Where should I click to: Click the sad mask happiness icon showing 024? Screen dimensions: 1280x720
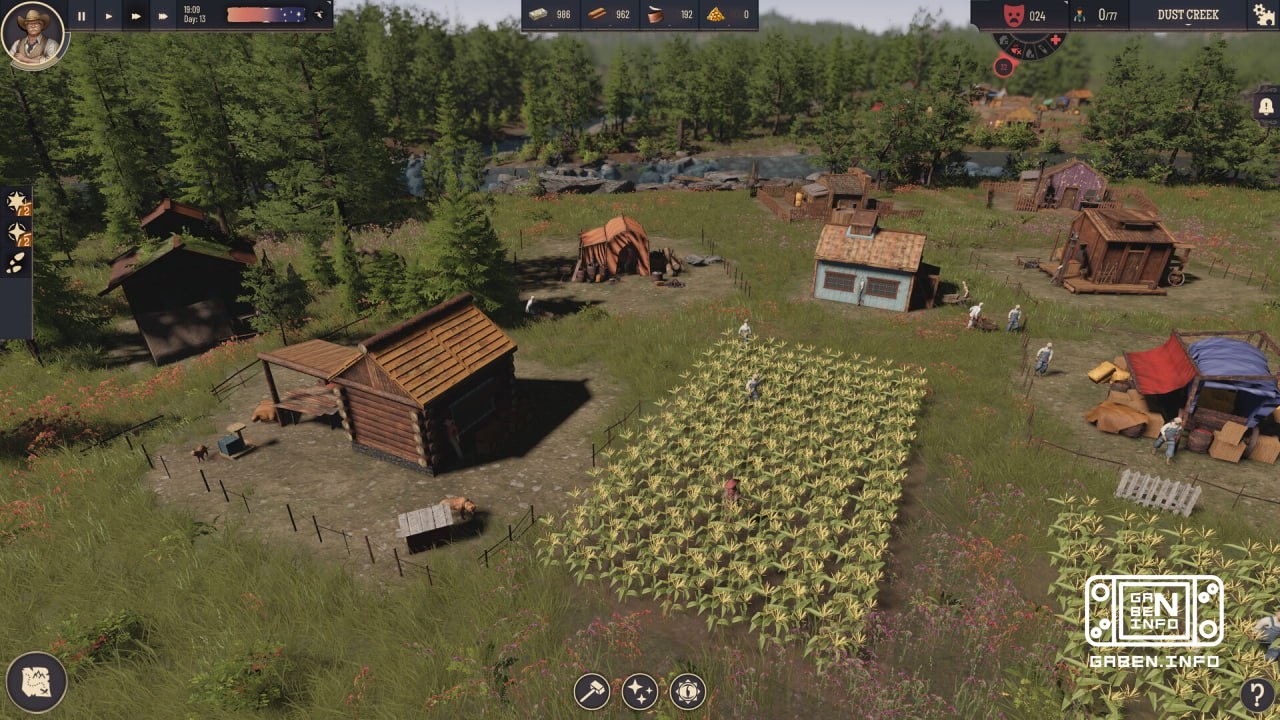1014,15
